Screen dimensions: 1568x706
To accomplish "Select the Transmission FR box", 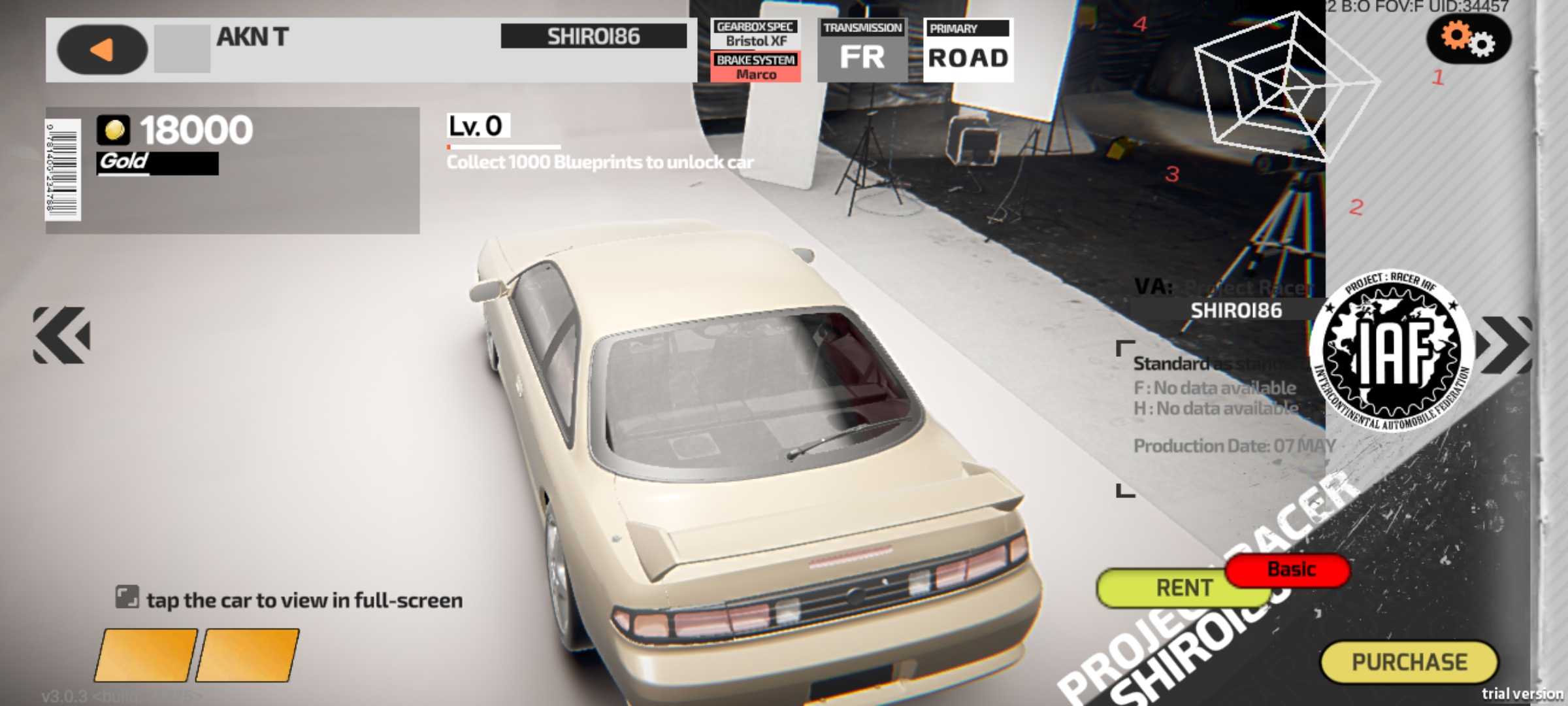I will [x=862, y=50].
